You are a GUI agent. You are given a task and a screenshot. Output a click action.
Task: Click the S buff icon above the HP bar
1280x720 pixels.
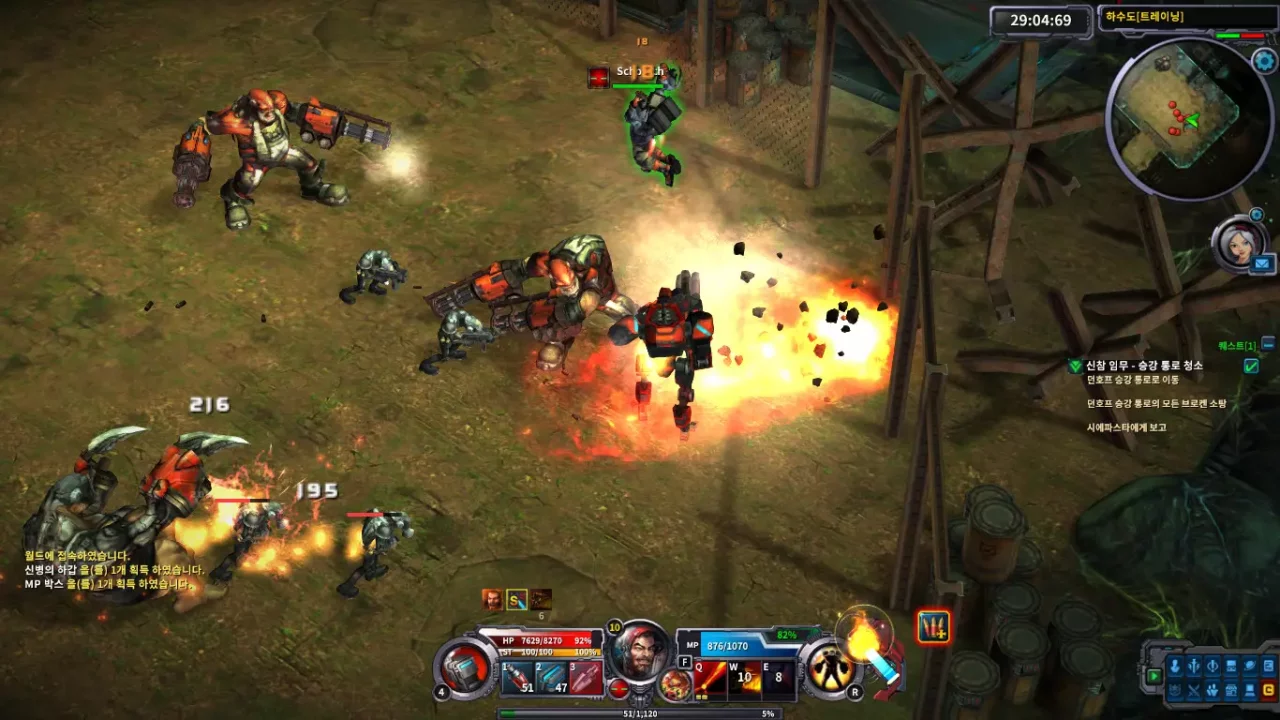516,599
